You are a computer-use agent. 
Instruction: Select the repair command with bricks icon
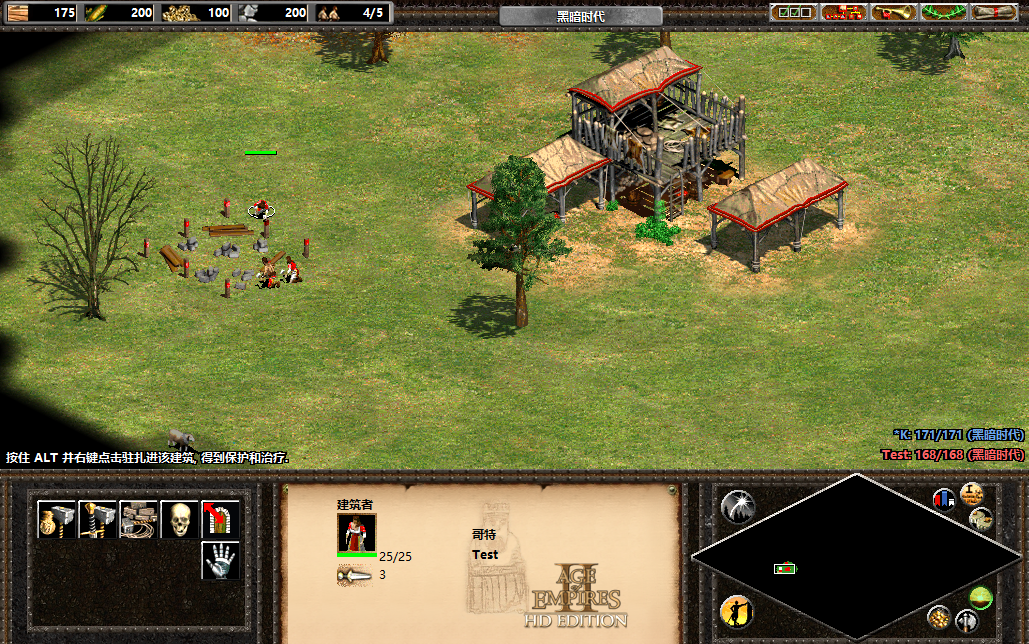click(x=139, y=519)
